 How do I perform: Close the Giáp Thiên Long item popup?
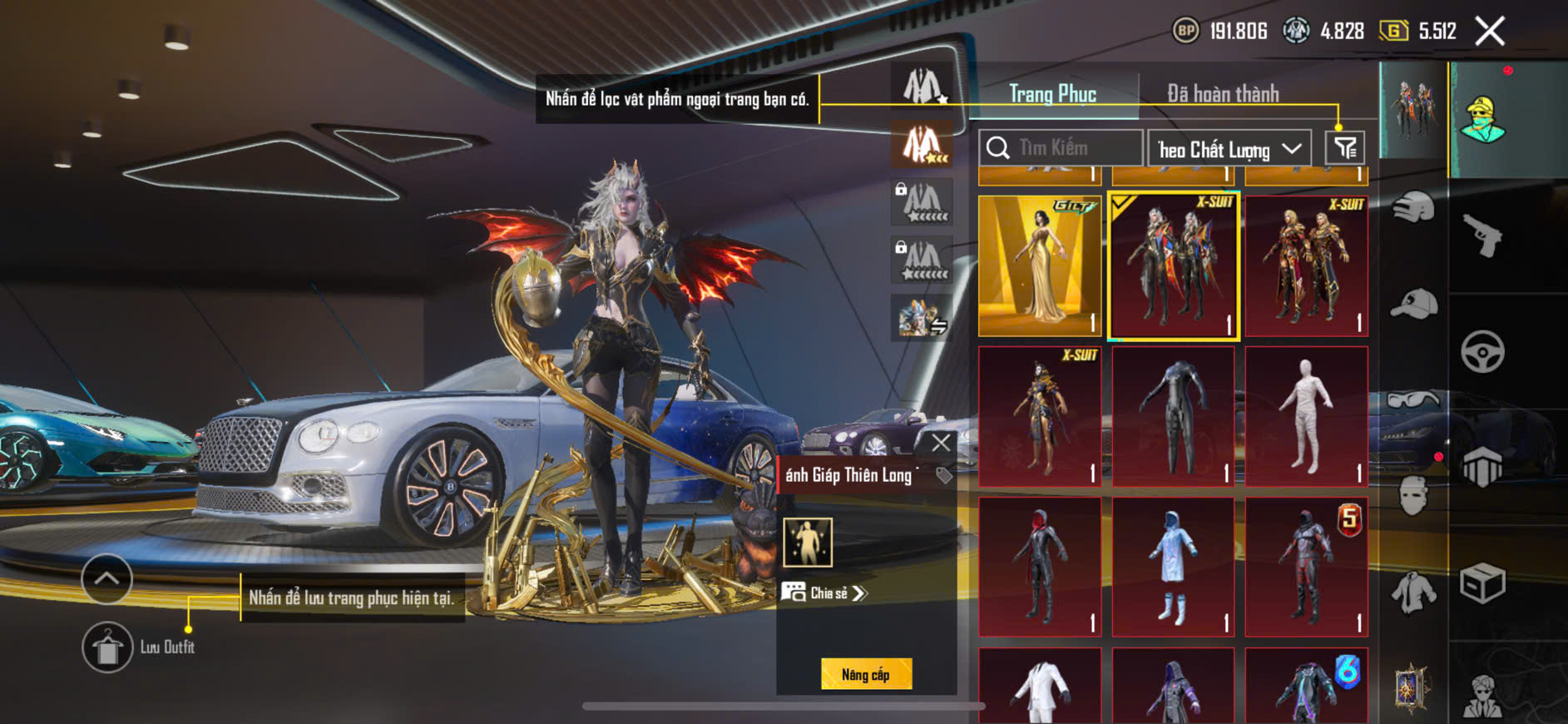click(x=941, y=443)
